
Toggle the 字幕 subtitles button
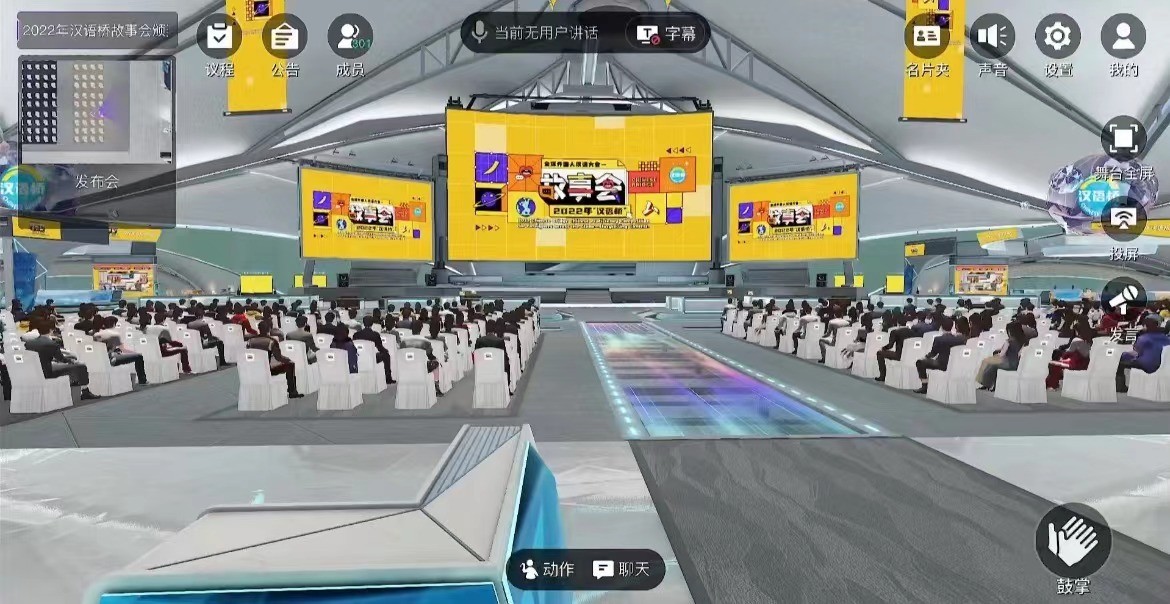click(669, 33)
